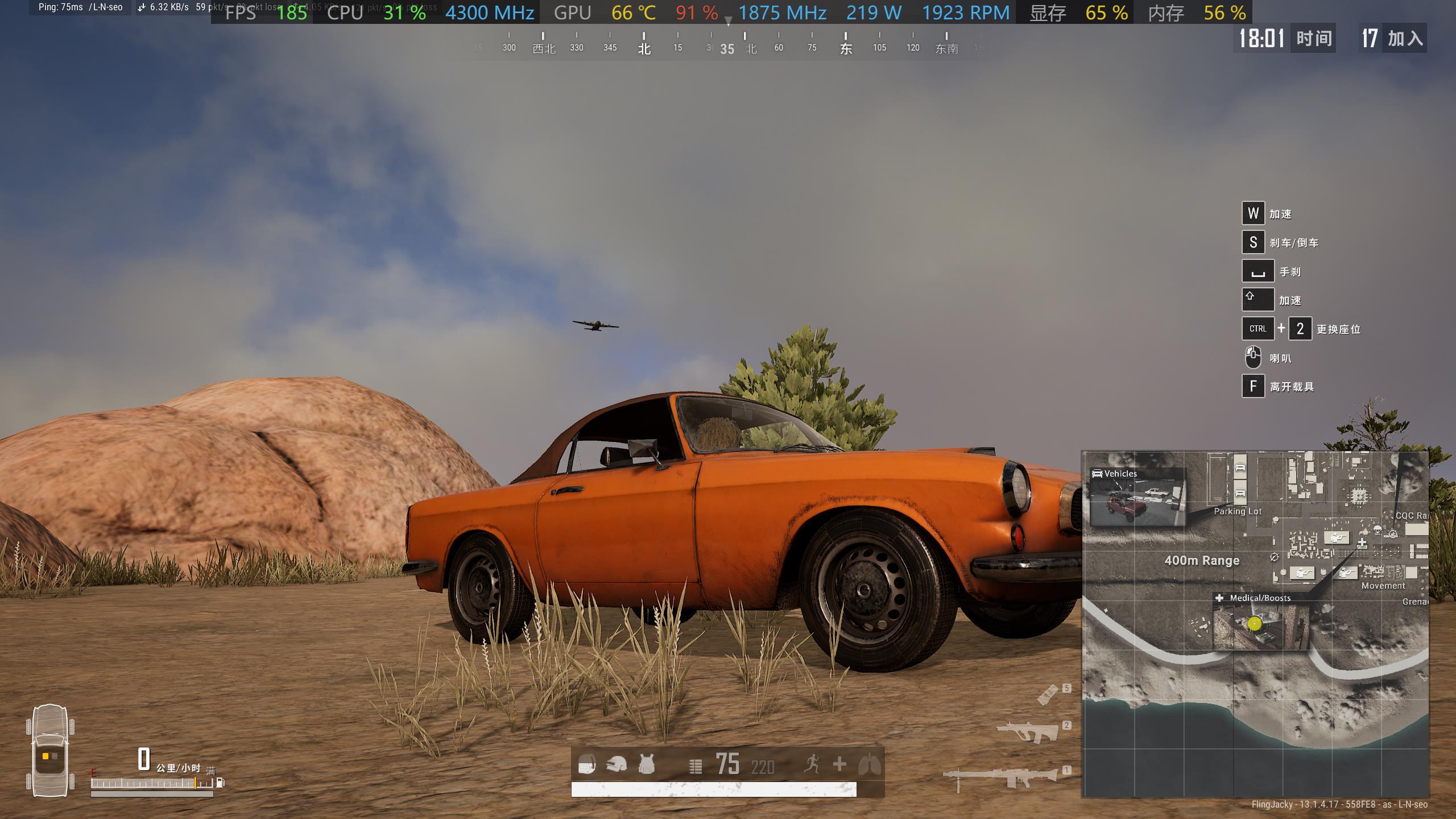This screenshot has width=1456, height=819.
Task: Select the helmet equipment icon
Action: tap(616, 764)
